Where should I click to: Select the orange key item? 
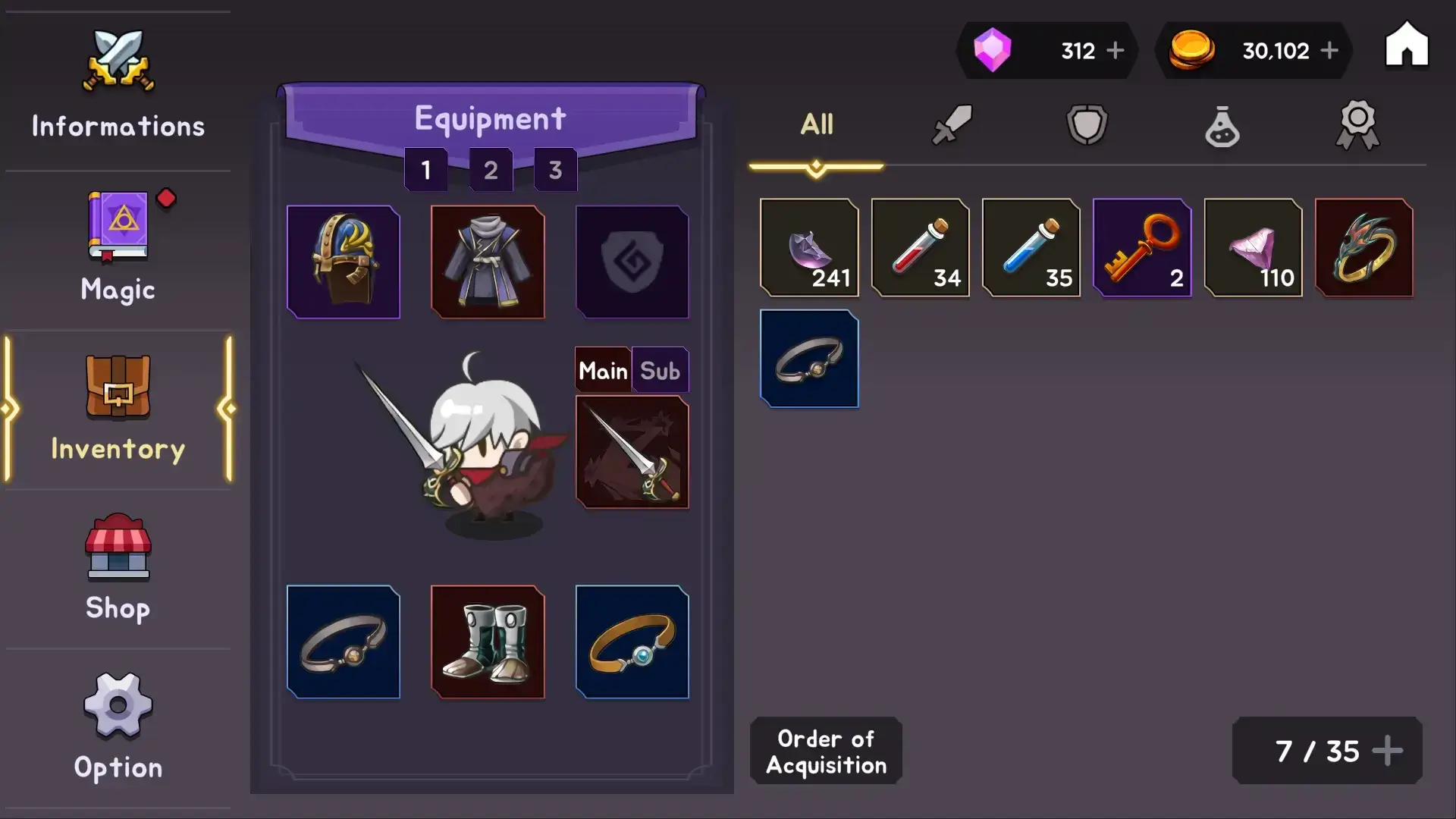(x=1142, y=247)
